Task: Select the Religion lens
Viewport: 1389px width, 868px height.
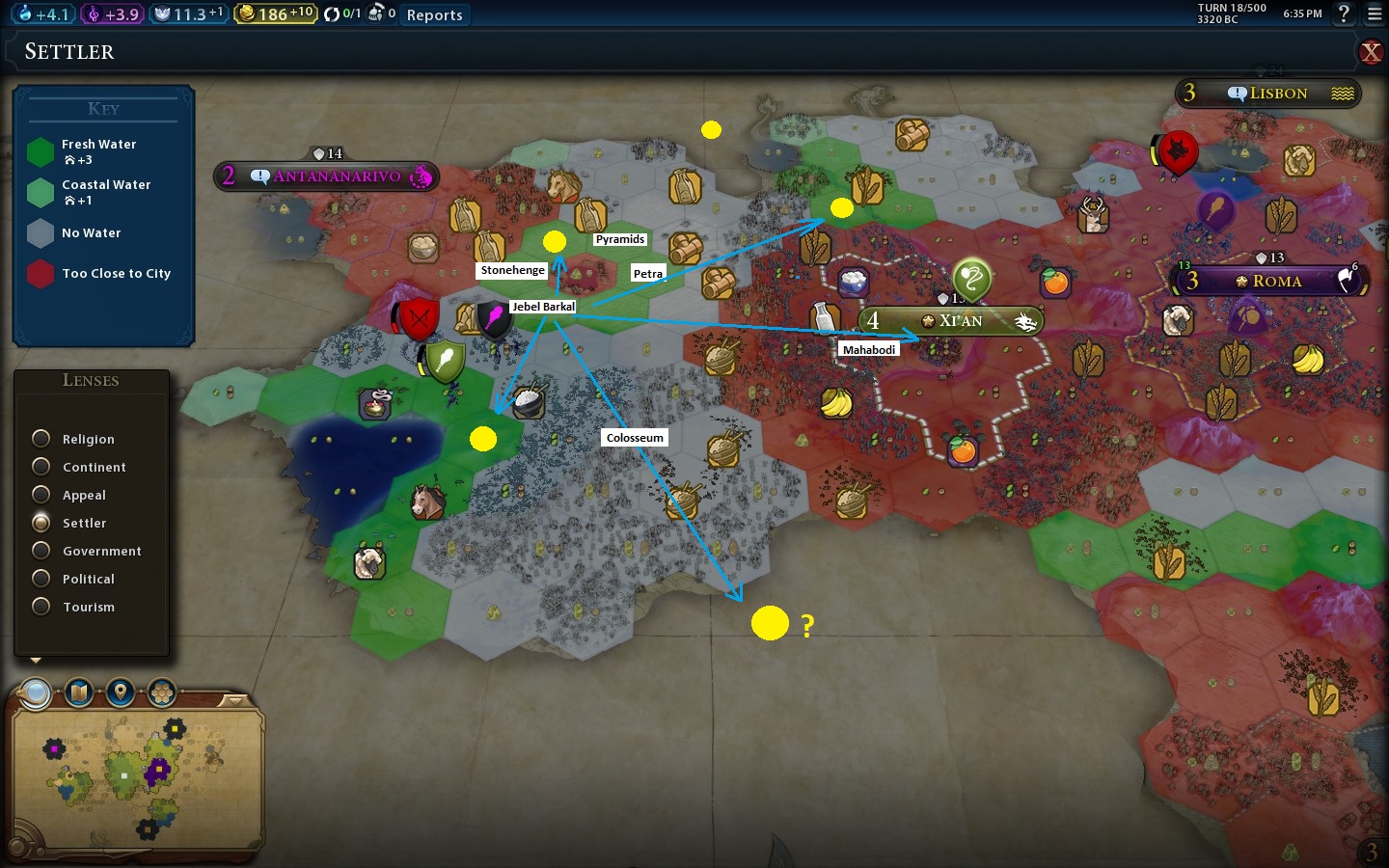Action: coord(41,439)
